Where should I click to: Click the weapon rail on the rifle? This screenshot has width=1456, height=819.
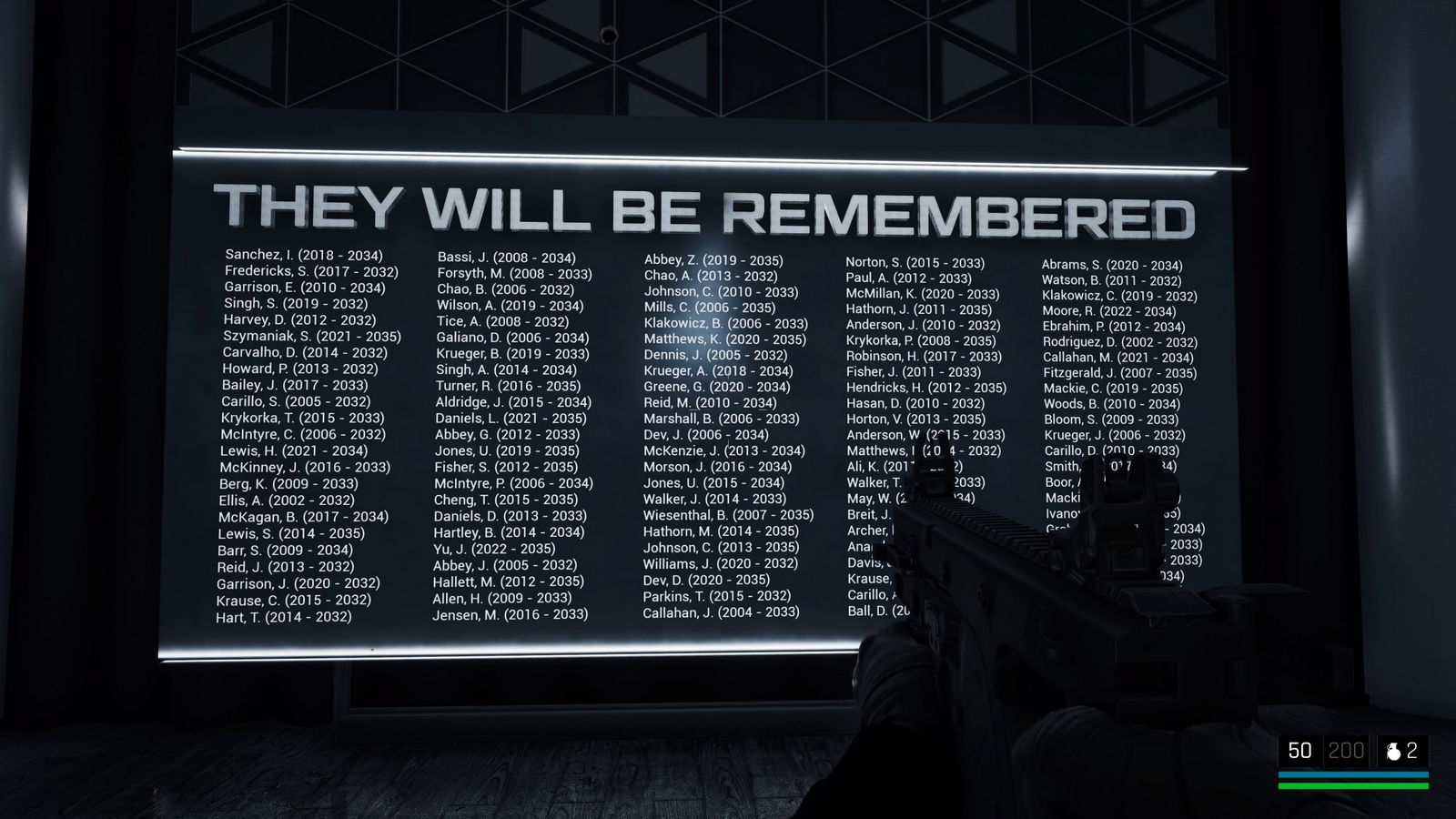coord(983,519)
